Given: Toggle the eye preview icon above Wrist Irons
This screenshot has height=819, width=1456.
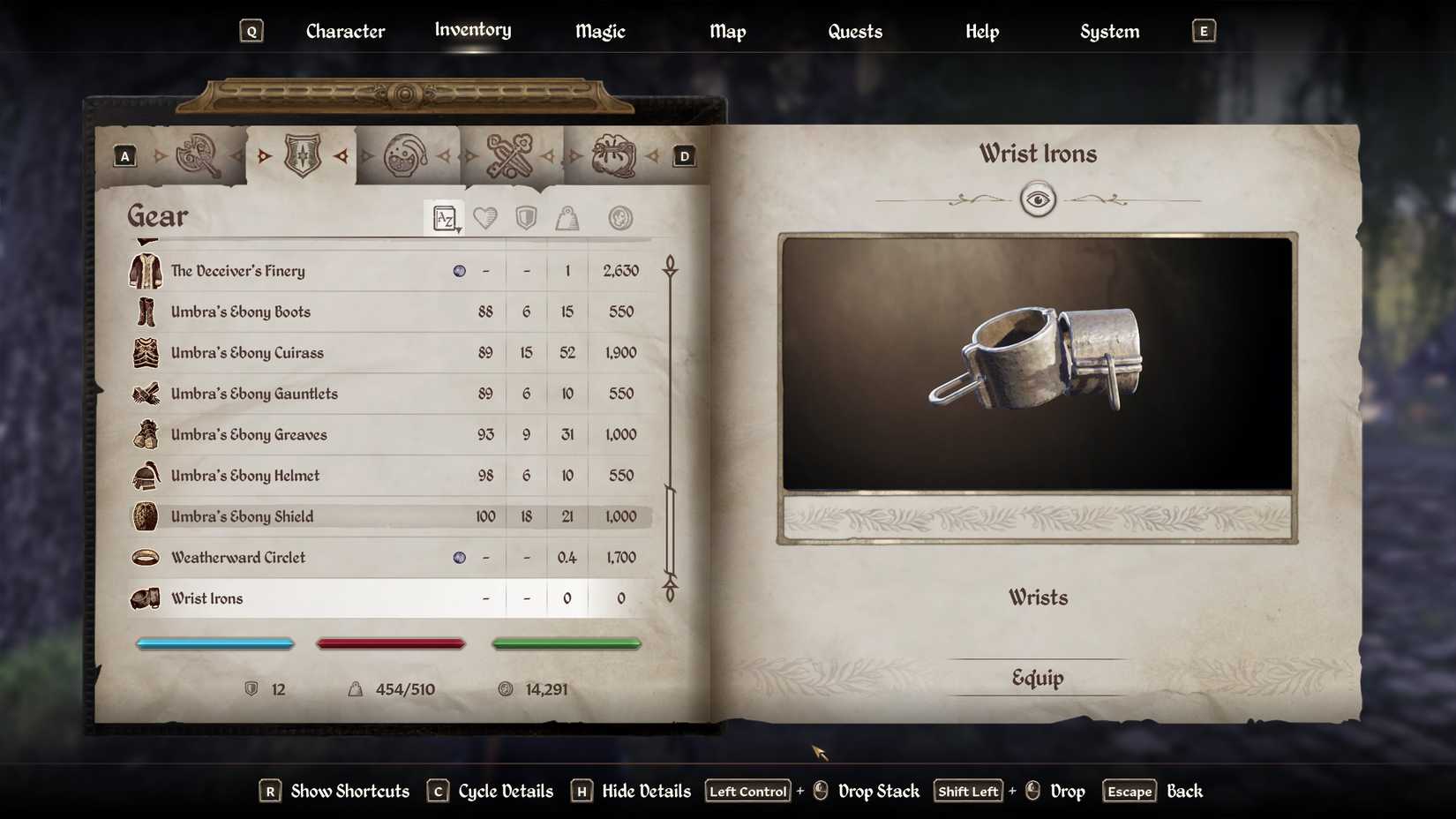Looking at the screenshot, I should (1039, 199).
